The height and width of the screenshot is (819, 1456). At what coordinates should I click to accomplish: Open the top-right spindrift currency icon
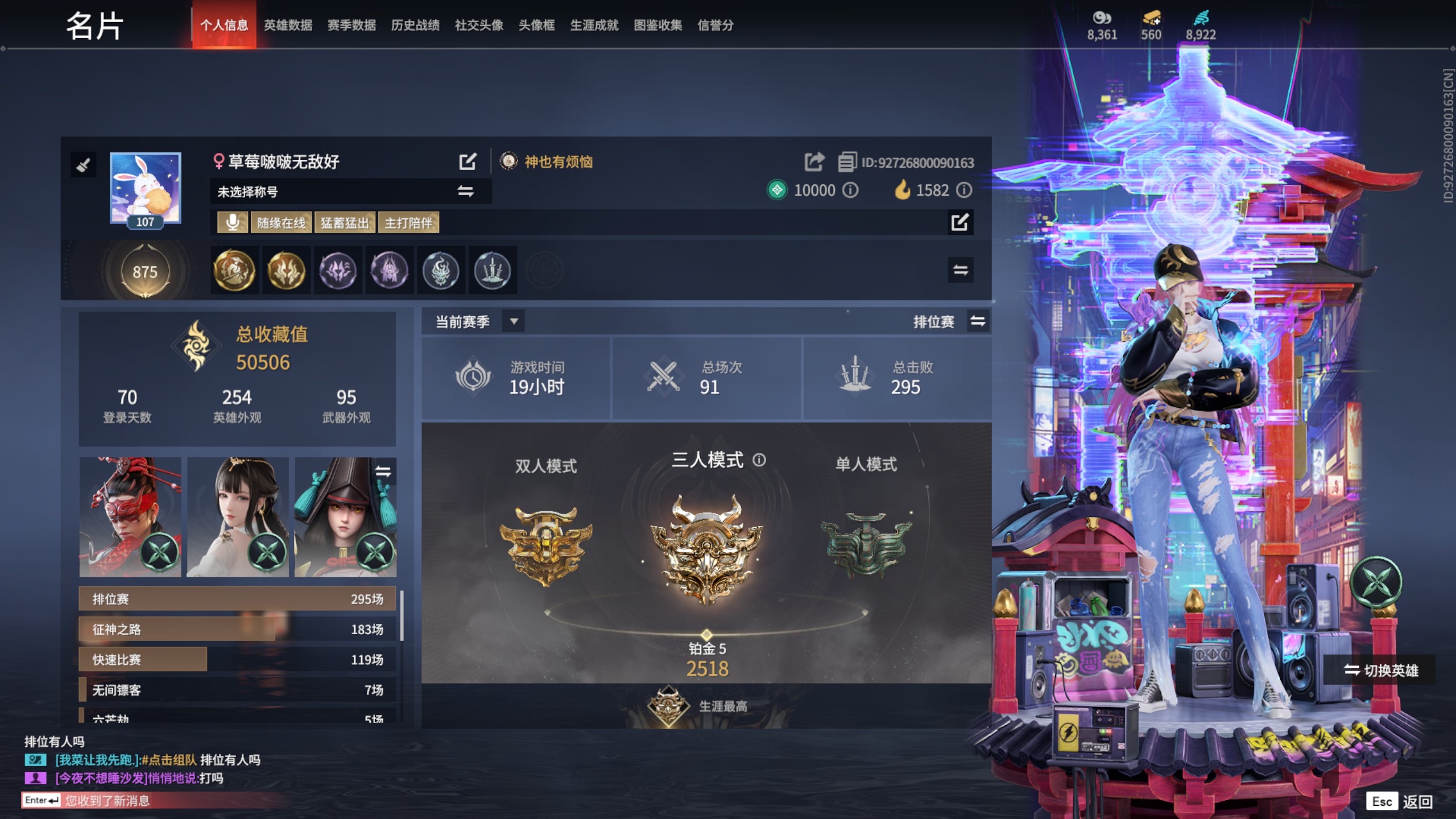click(1200, 18)
